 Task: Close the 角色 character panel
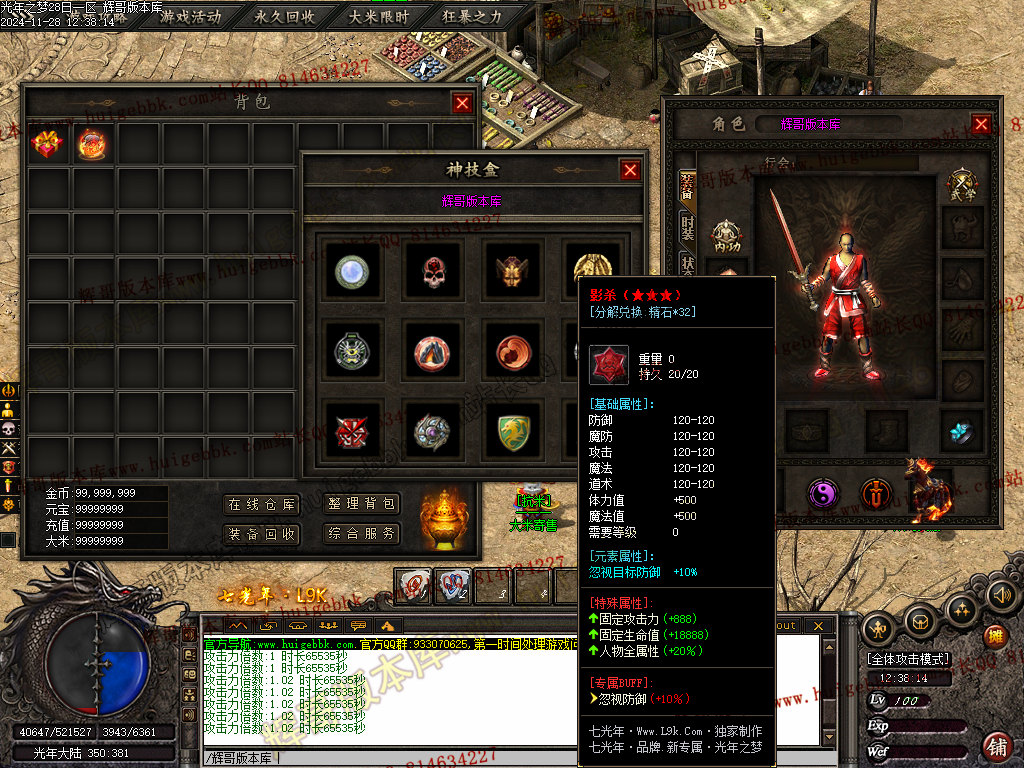(x=981, y=124)
